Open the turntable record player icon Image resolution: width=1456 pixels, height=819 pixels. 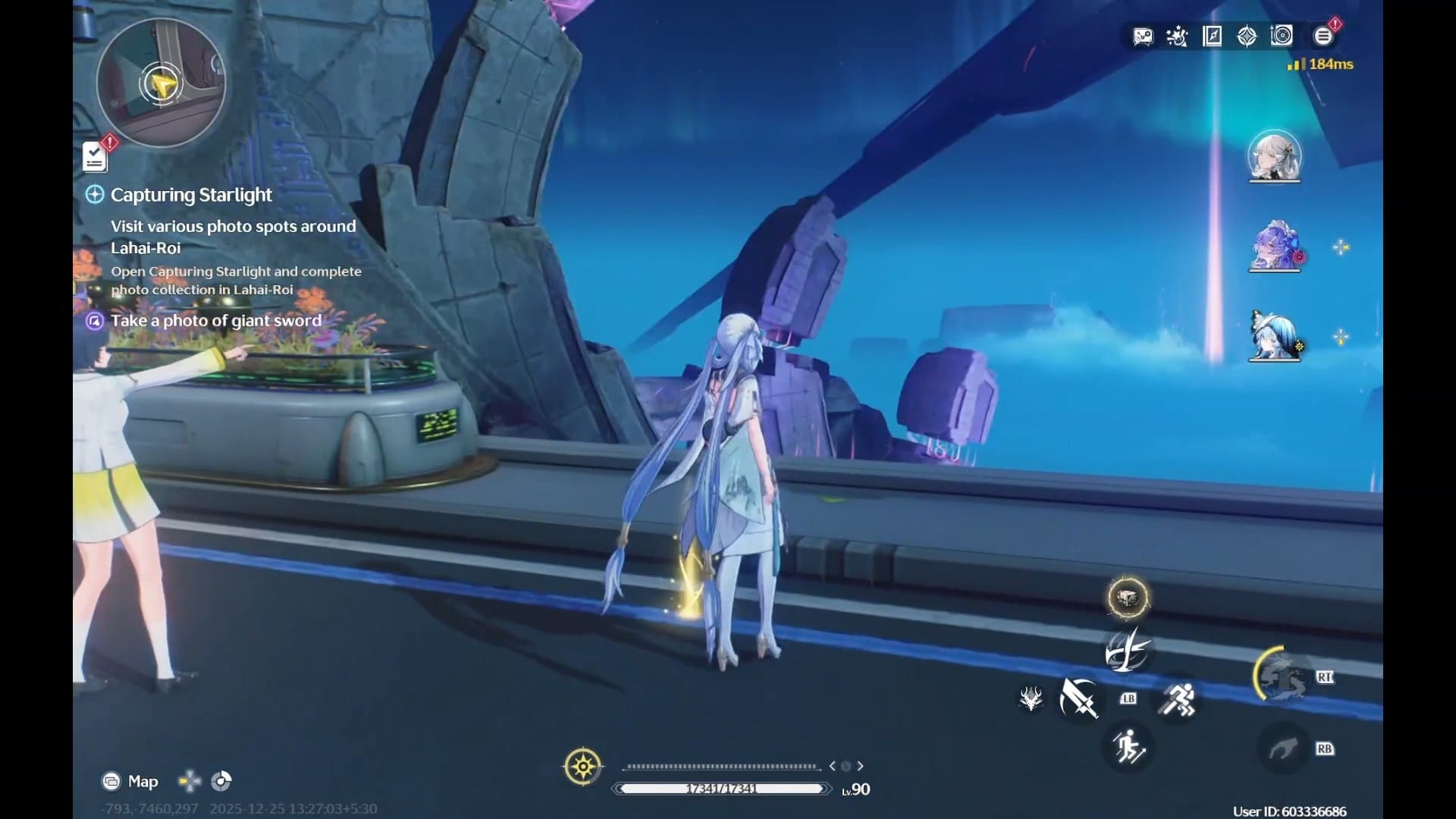[x=1282, y=36]
